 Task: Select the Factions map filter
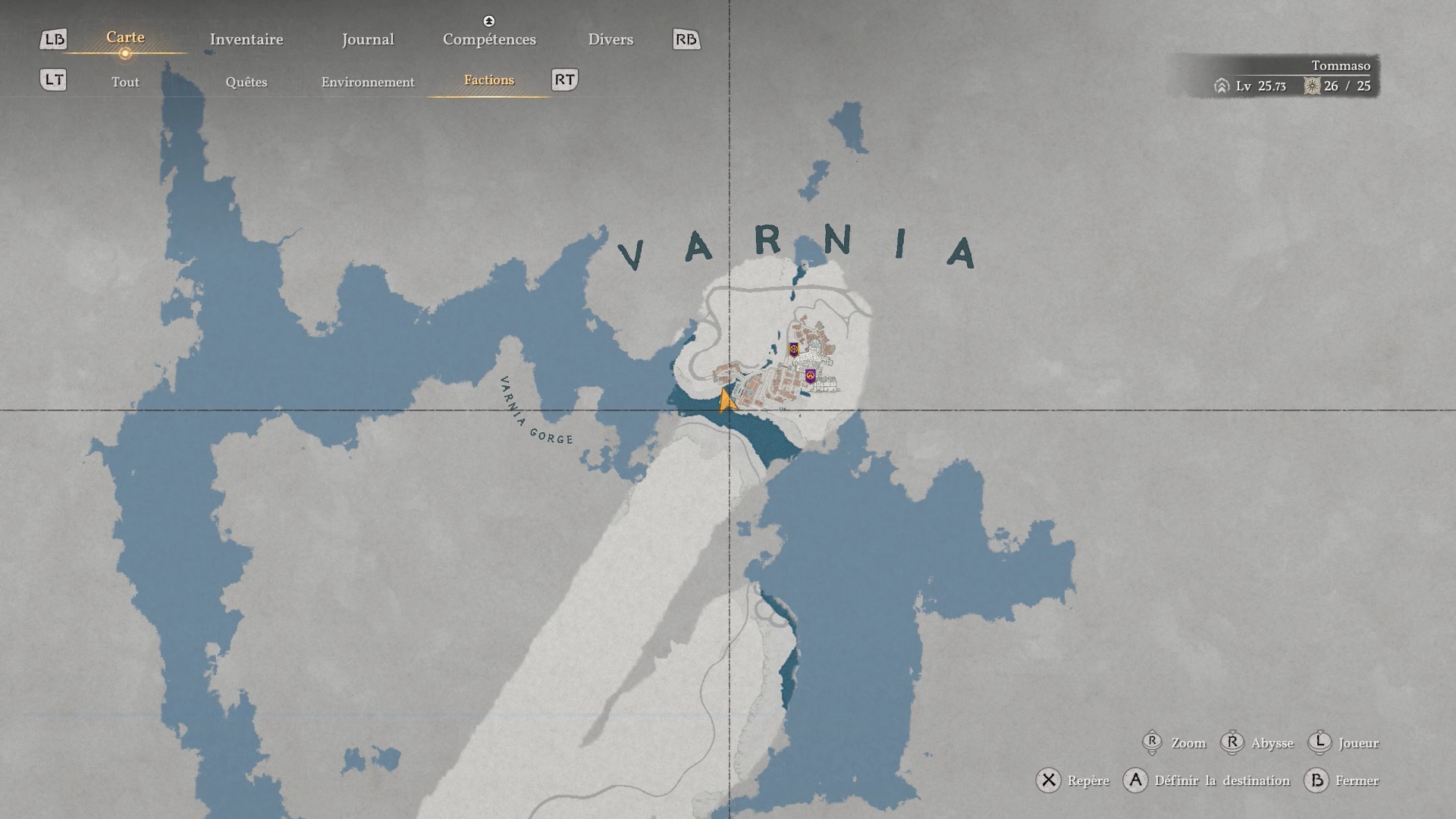(489, 80)
